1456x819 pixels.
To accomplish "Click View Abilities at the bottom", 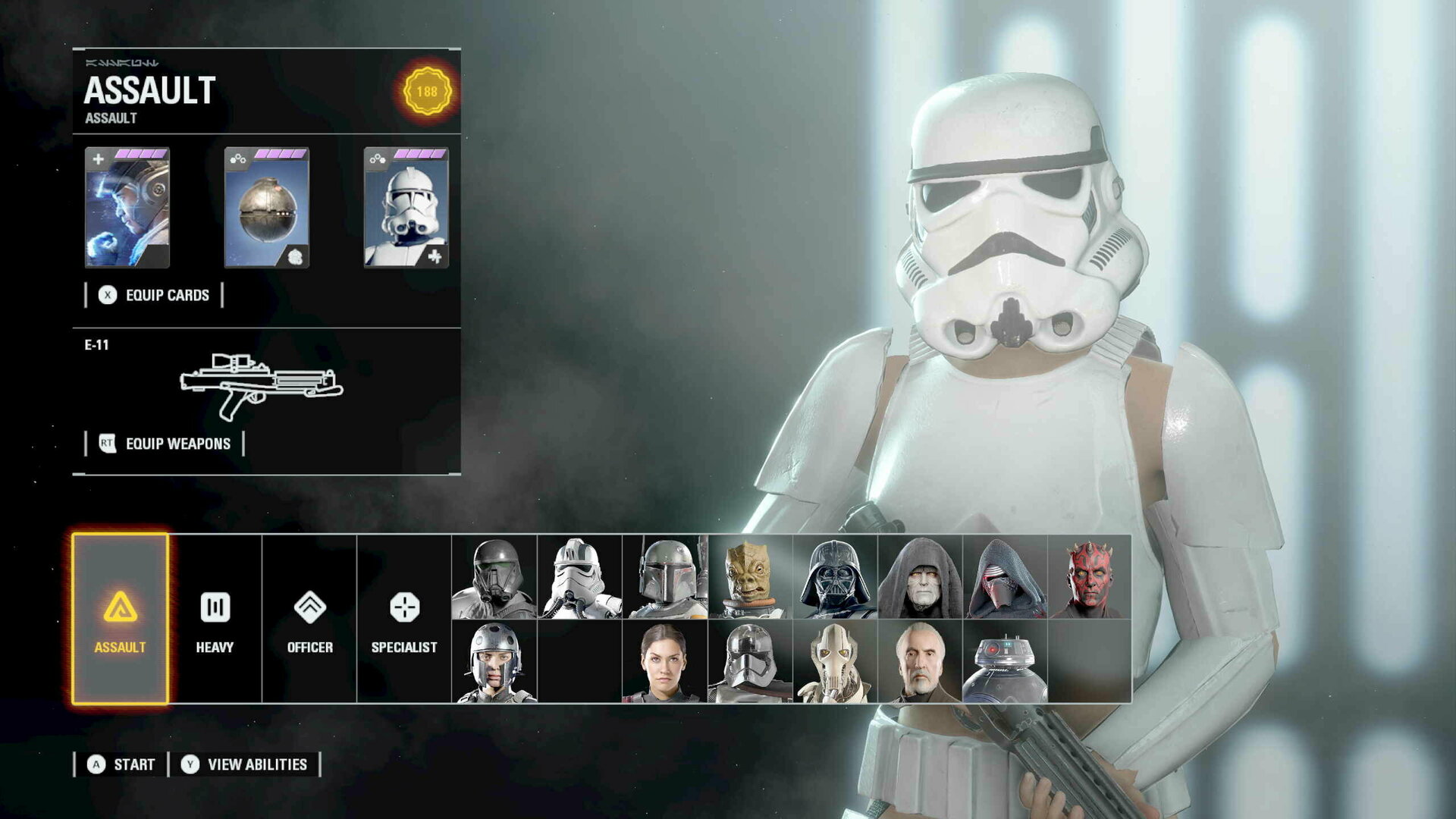I will pyautogui.click(x=244, y=764).
